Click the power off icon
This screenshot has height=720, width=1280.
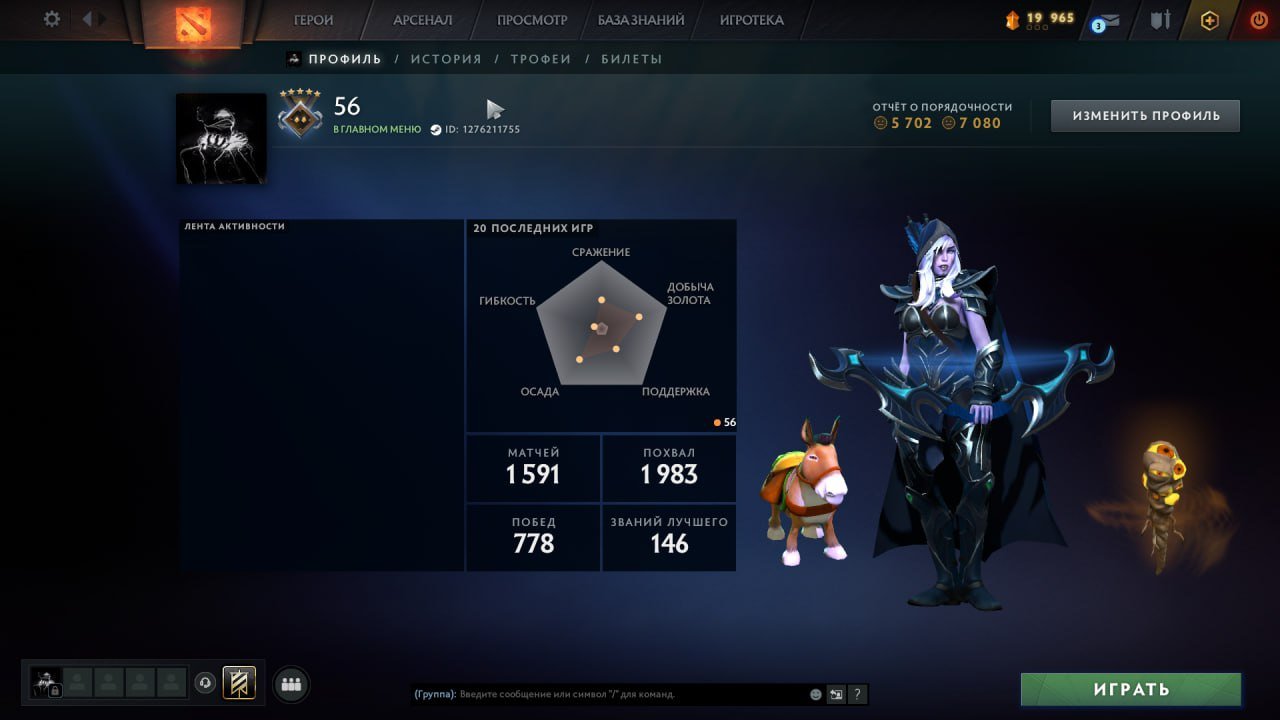[1257, 18]
